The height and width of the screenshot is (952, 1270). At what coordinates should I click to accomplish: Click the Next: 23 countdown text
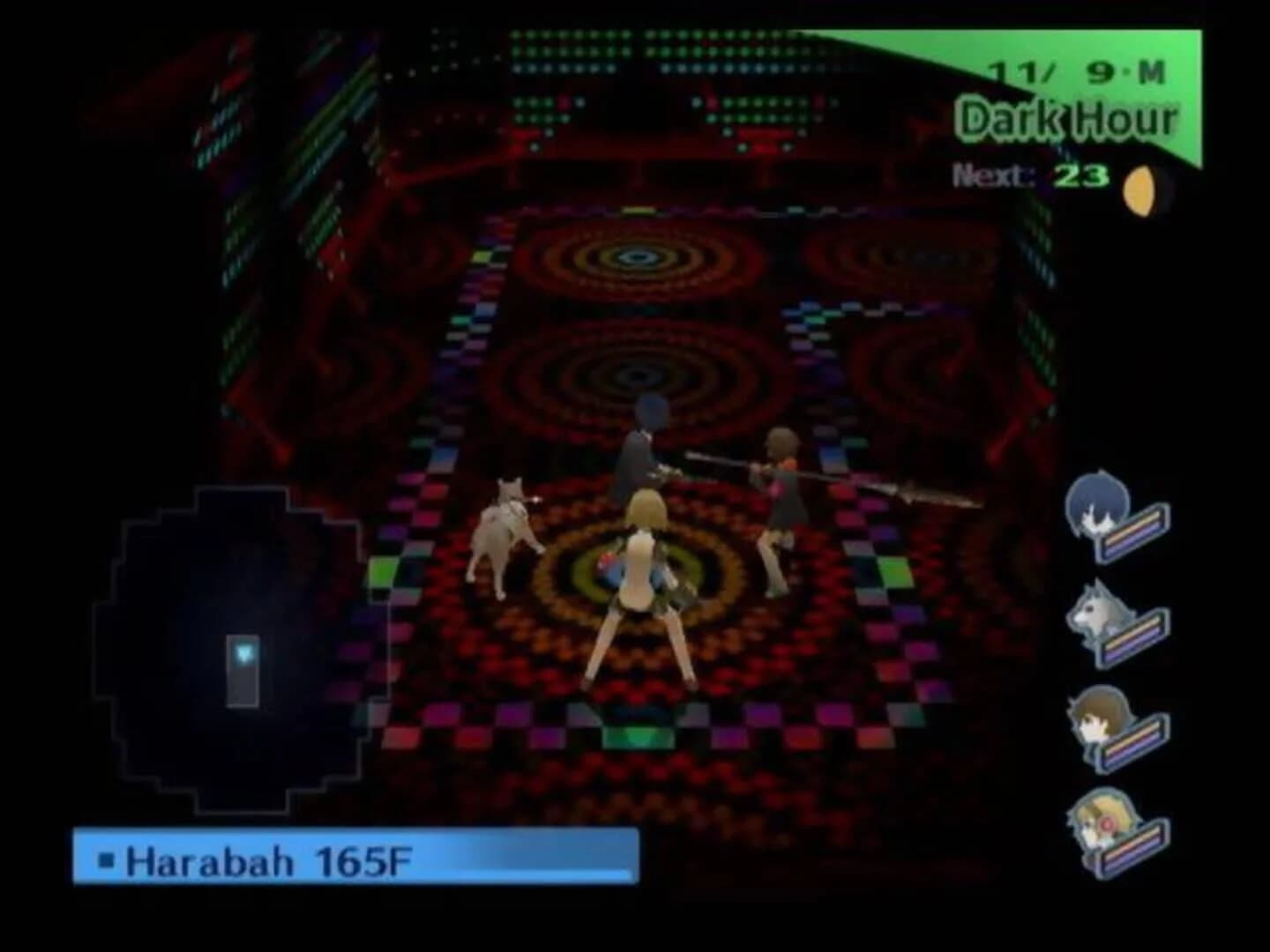[1032, 175]
